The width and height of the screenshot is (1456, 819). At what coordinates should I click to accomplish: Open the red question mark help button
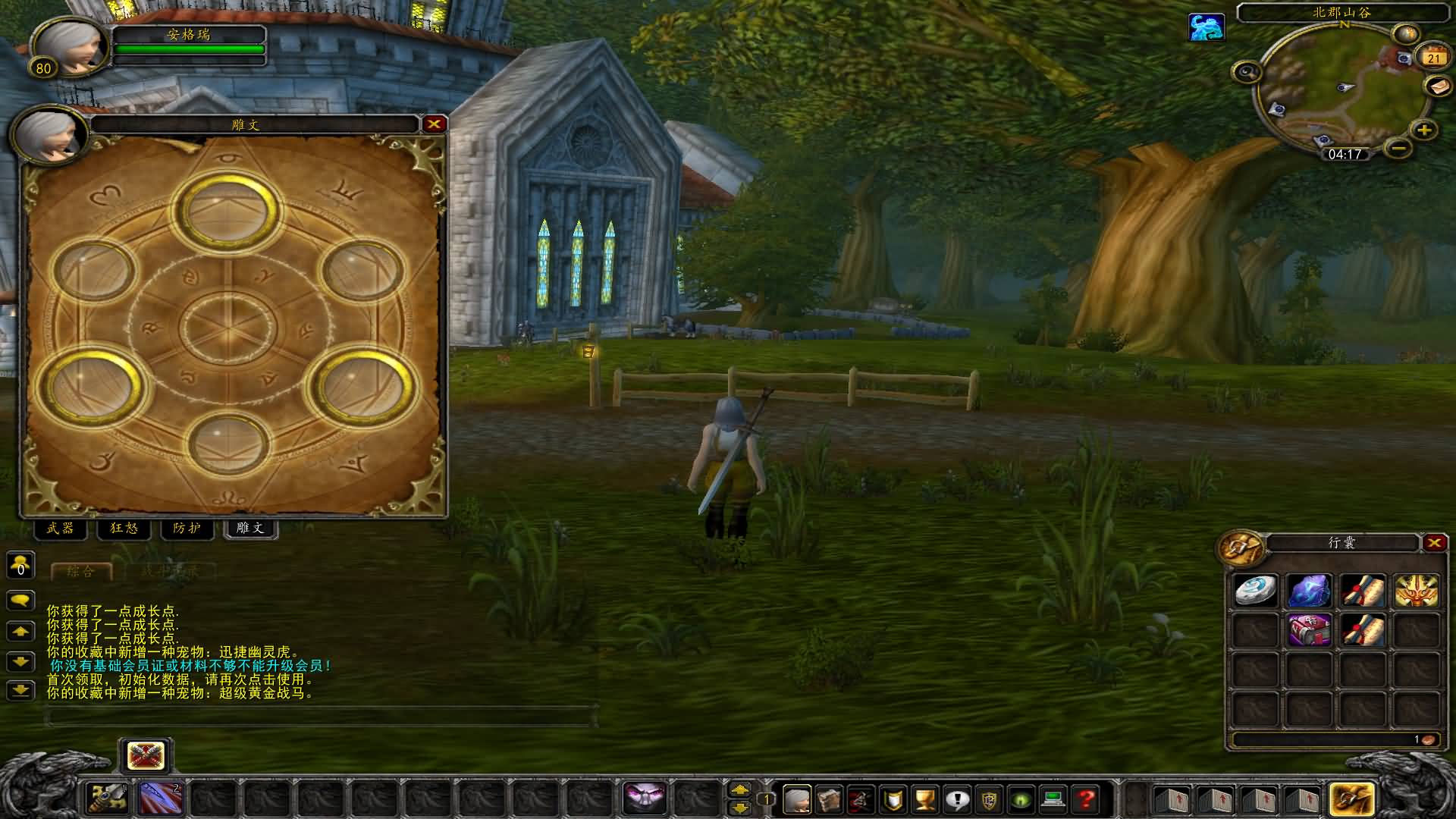pyautogui.click(x=1086, y=799)
